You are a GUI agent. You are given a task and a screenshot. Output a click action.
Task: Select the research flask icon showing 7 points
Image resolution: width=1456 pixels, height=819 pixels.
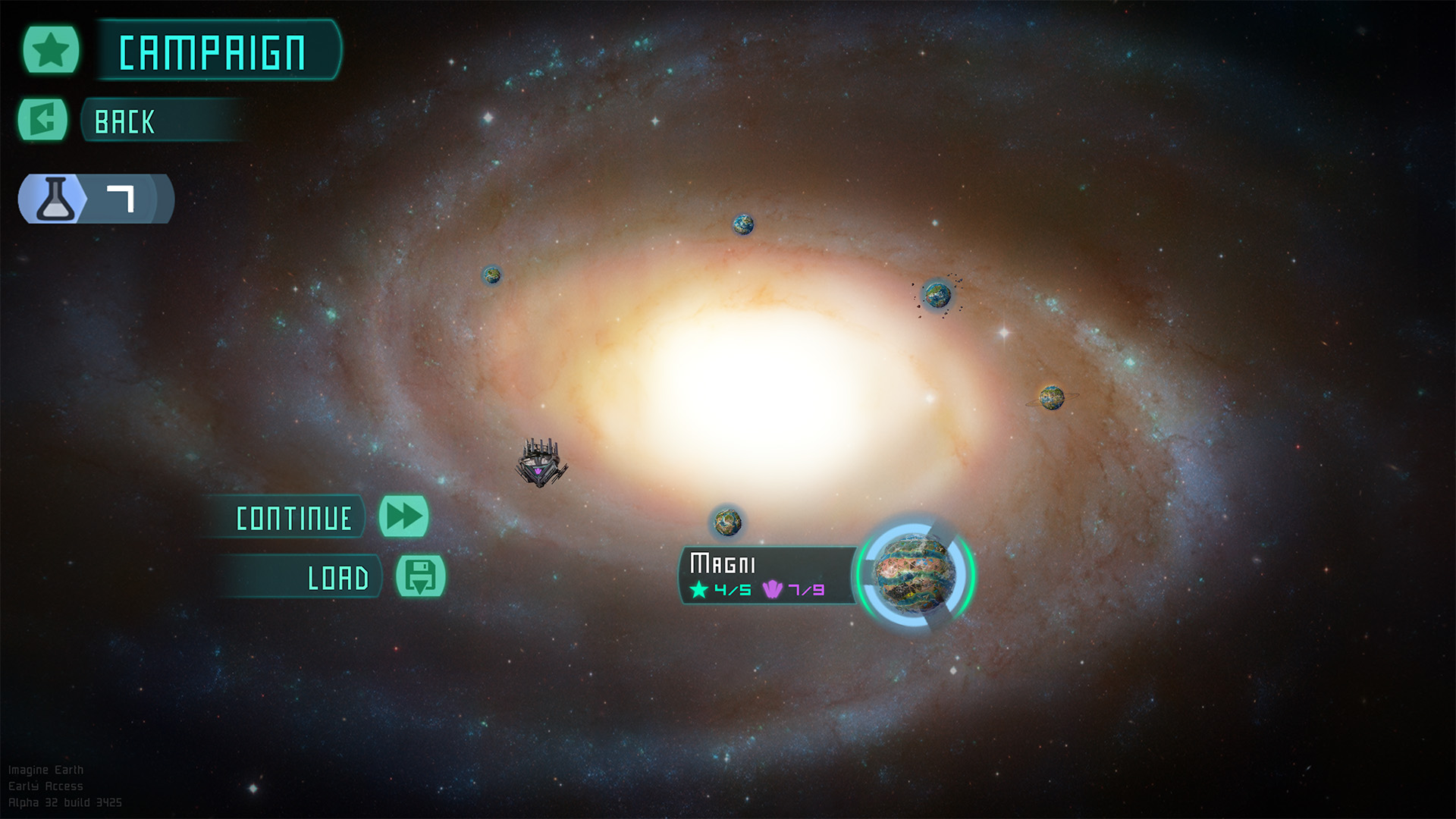55,199
